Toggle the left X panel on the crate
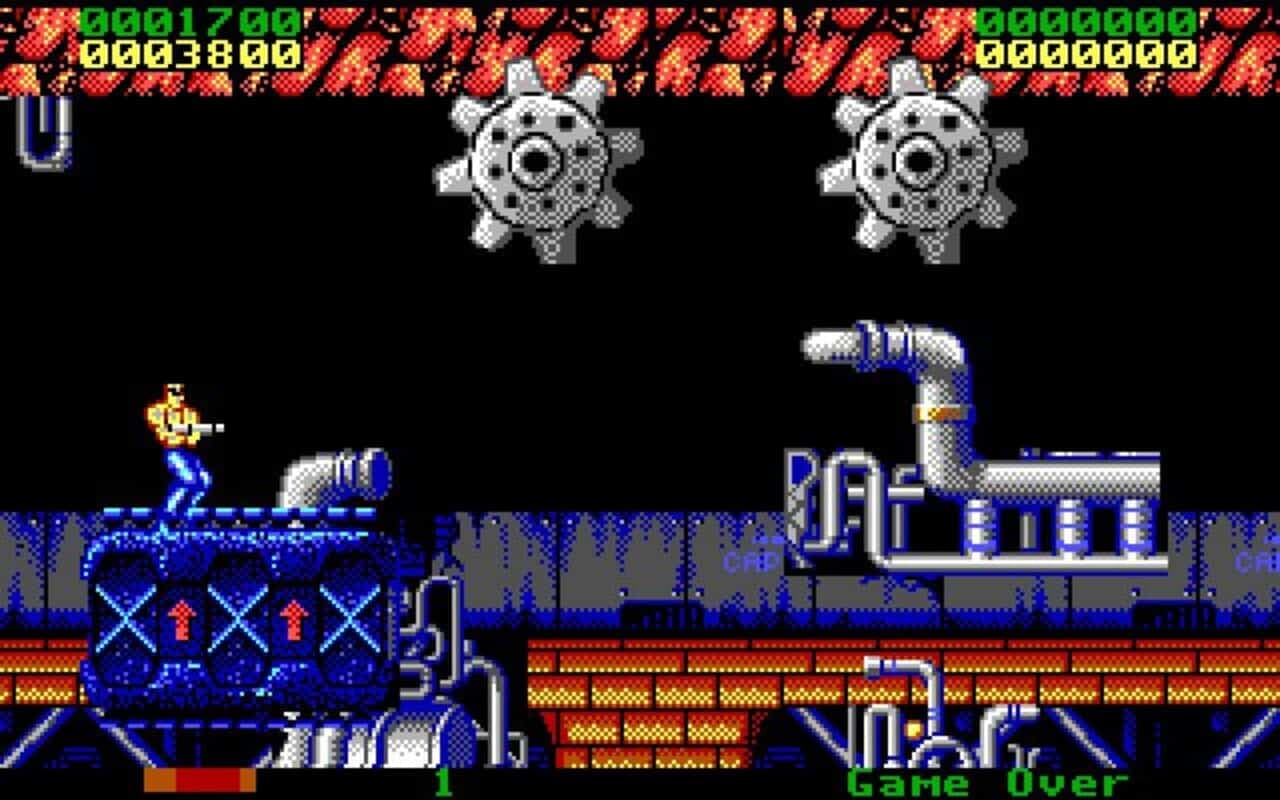This screenshot has width=1280, height=800. (x=126, y=619)
